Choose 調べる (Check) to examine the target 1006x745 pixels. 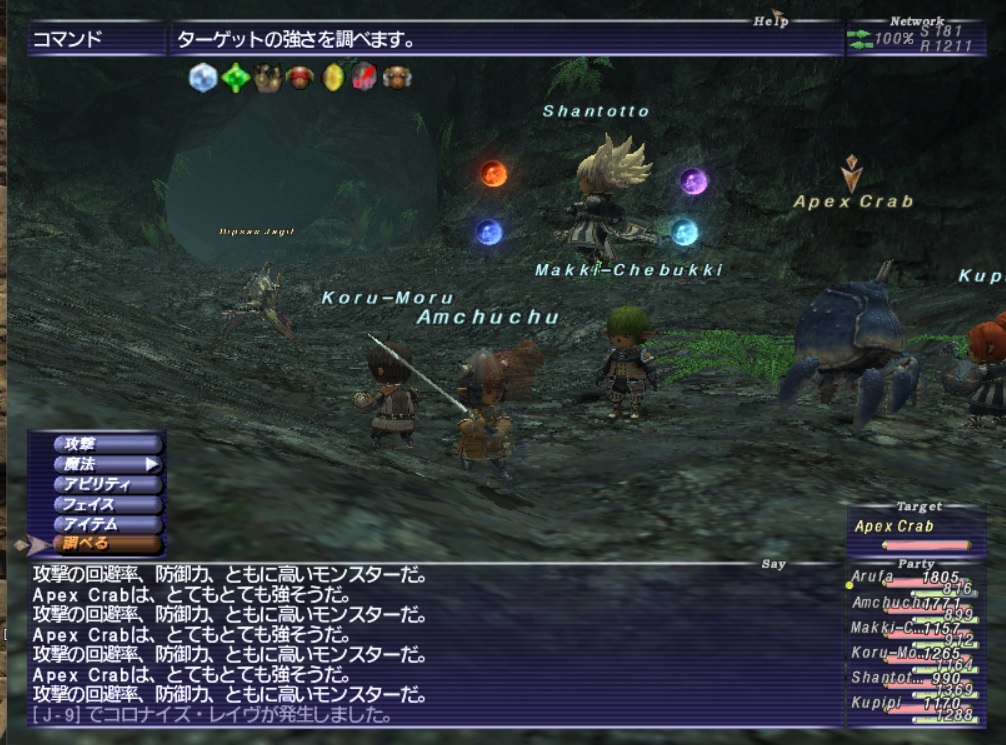point(105,544)
